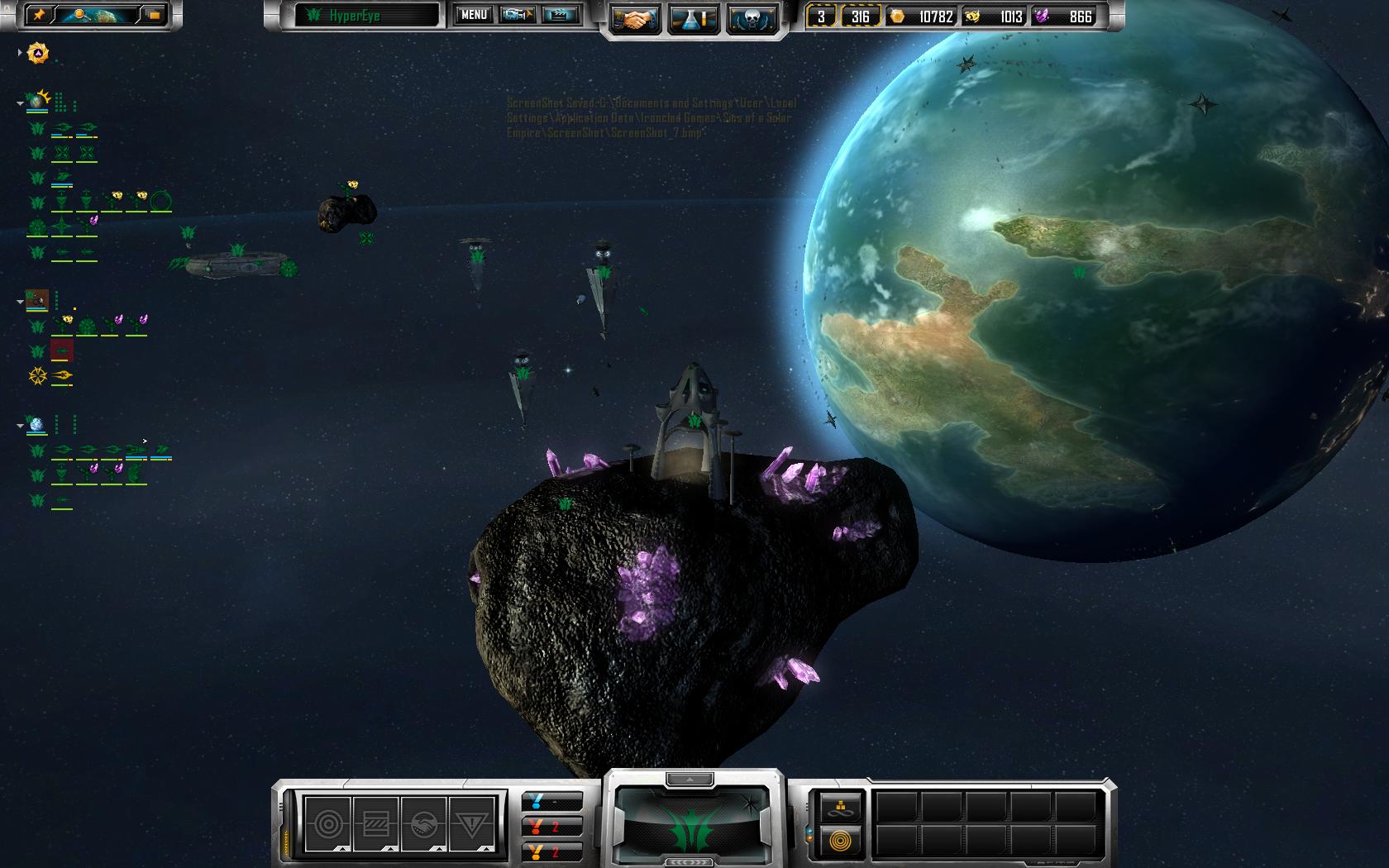Open the research flask screen
Screen dimensions: 1389x868
694,18
